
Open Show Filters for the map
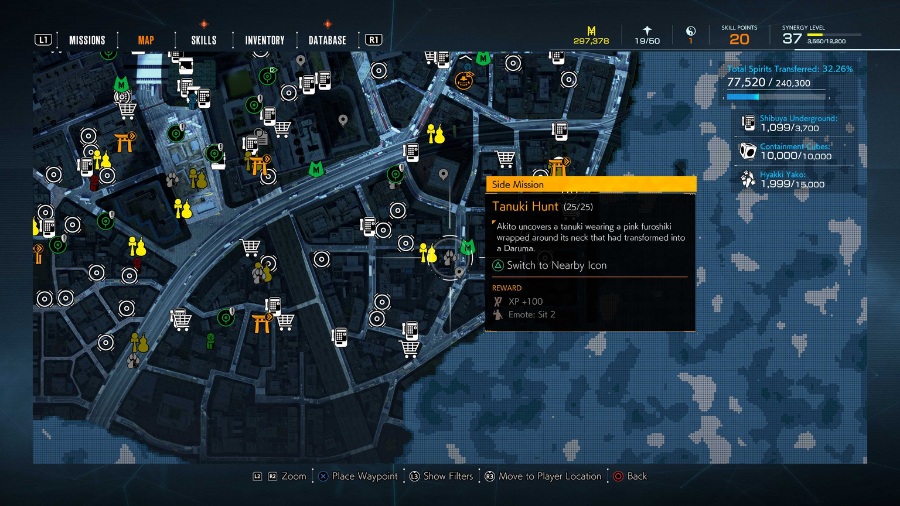[447, 477]
